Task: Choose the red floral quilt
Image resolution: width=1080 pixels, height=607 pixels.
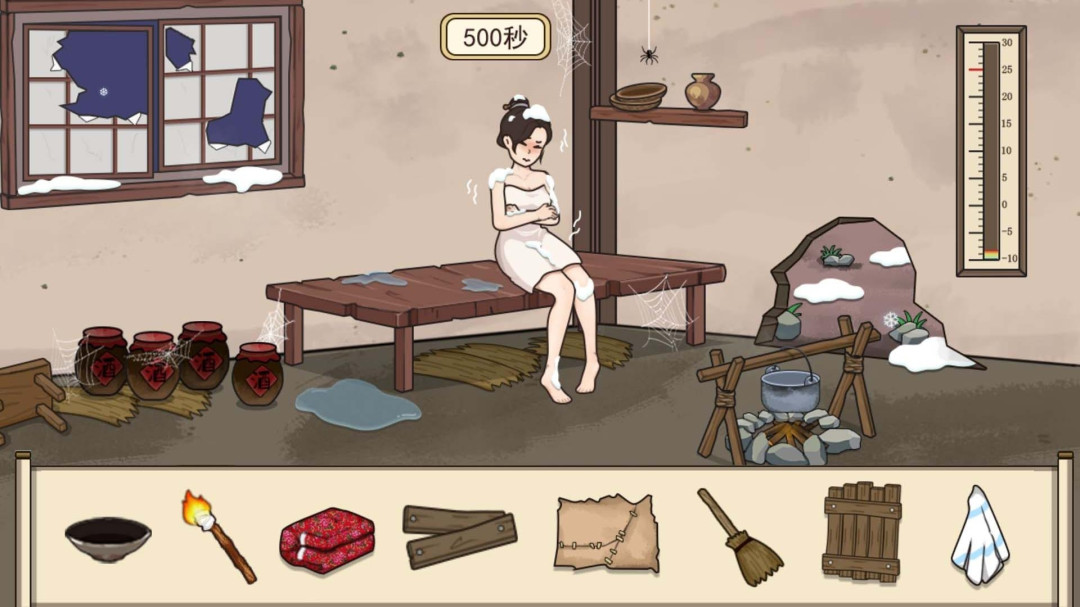Action: pos(326,540)
